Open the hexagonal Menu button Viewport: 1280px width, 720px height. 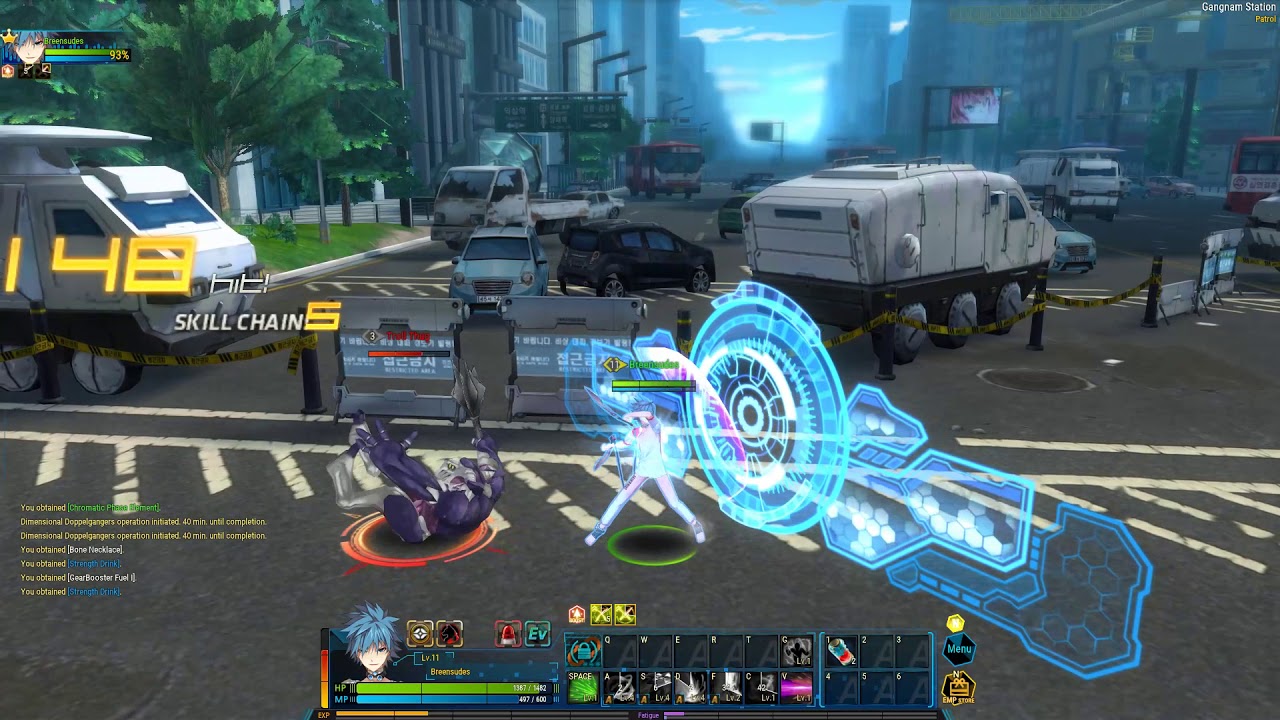(958, 648)
